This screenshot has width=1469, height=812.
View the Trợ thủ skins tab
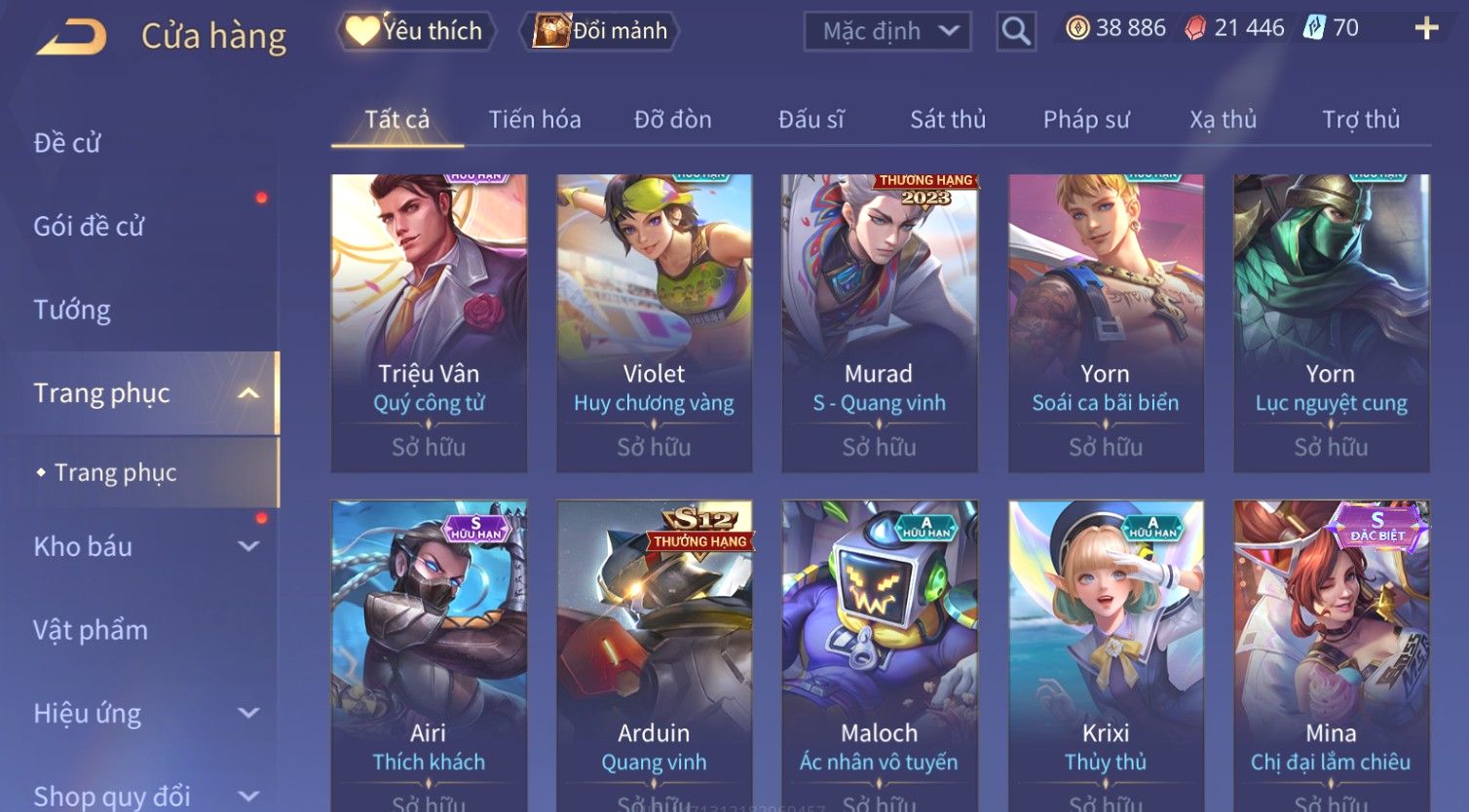point(1361,120)
